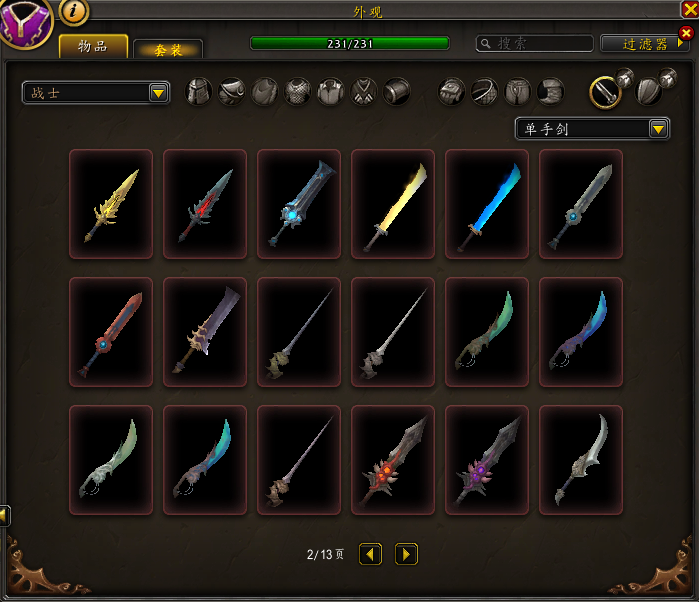The height and width of the screenshot is (602, 699).
Task: Select the golden winged sword appearance
Action: (111, 204)
